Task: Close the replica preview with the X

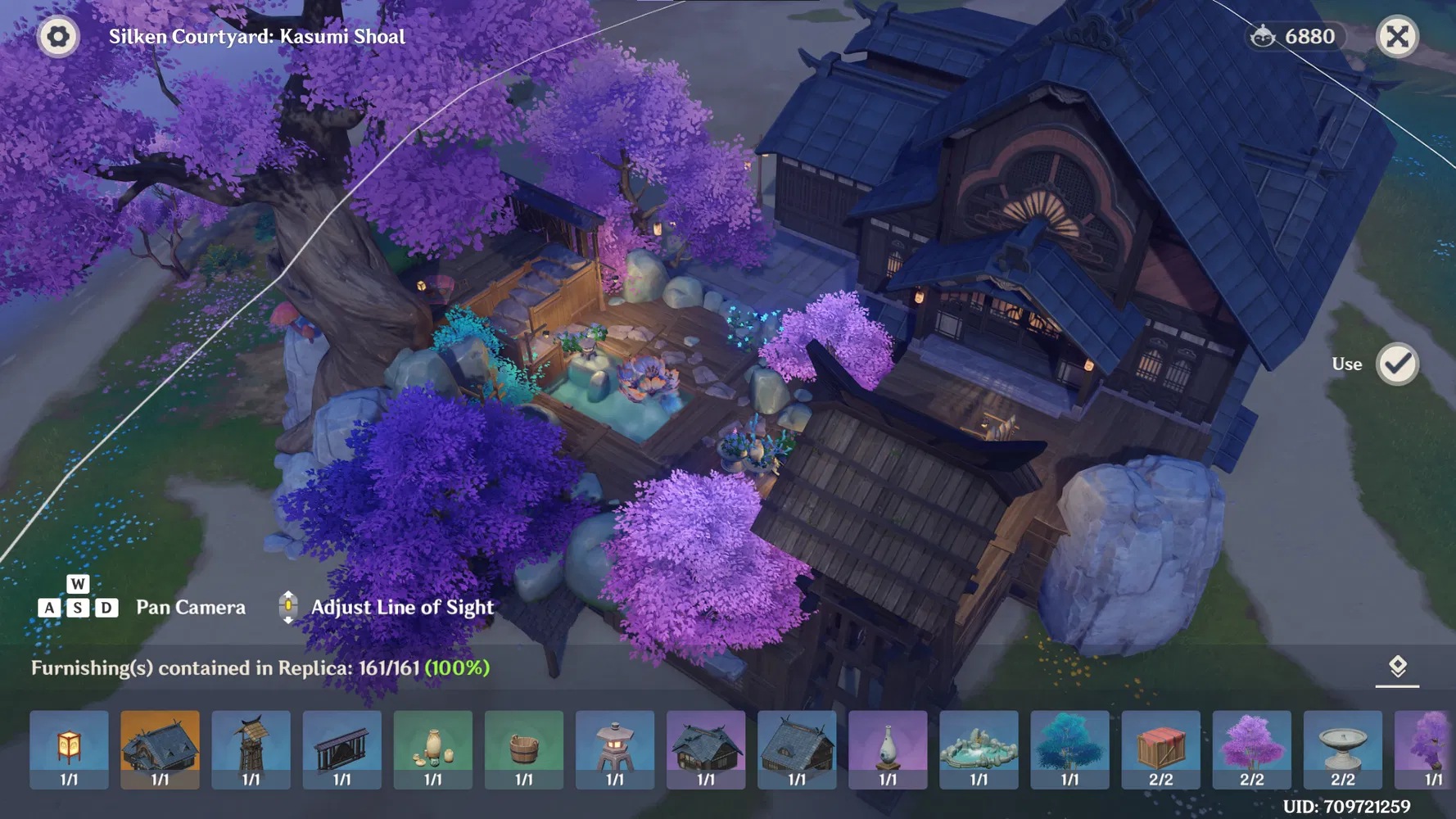Action: pos(1397,37)
